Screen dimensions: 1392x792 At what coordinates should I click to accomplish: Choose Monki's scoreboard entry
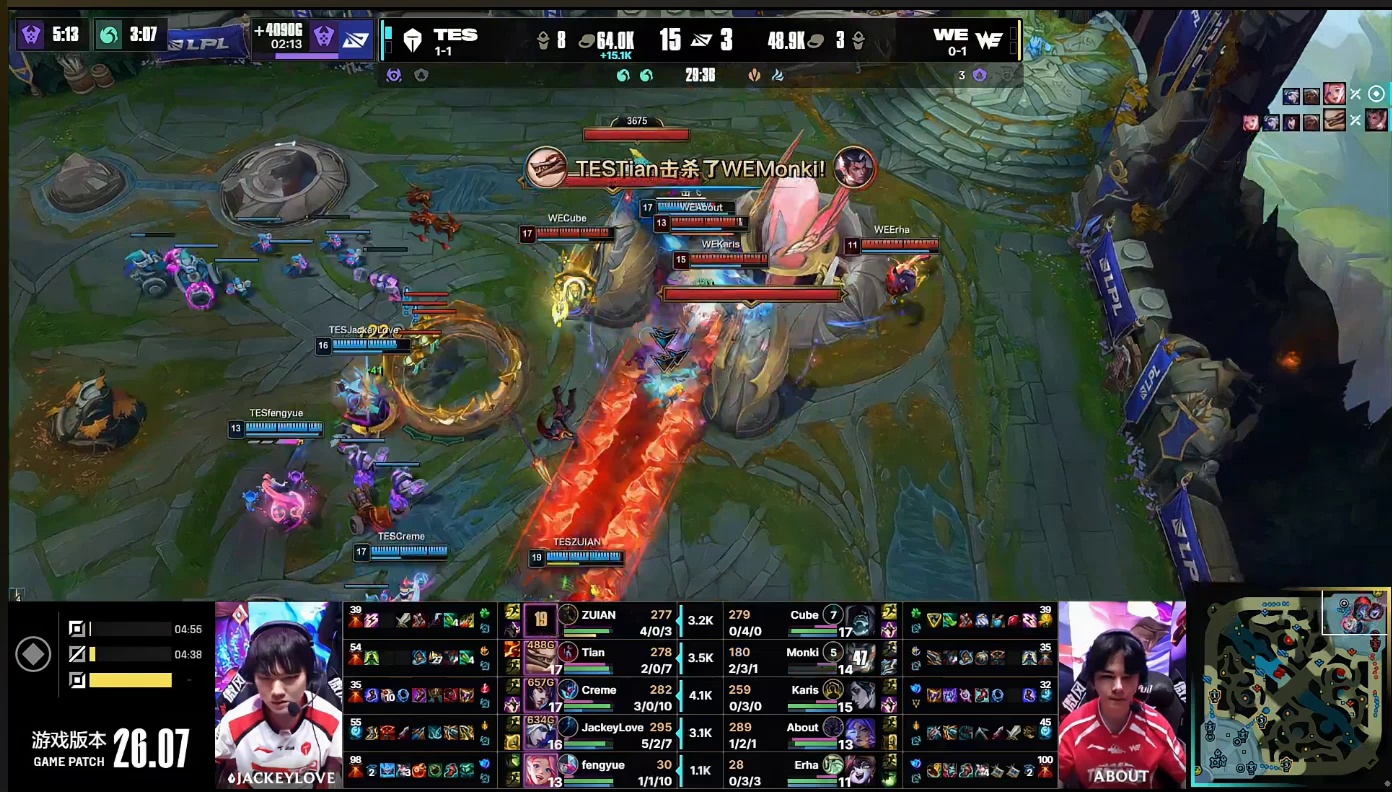coord(802,653)
